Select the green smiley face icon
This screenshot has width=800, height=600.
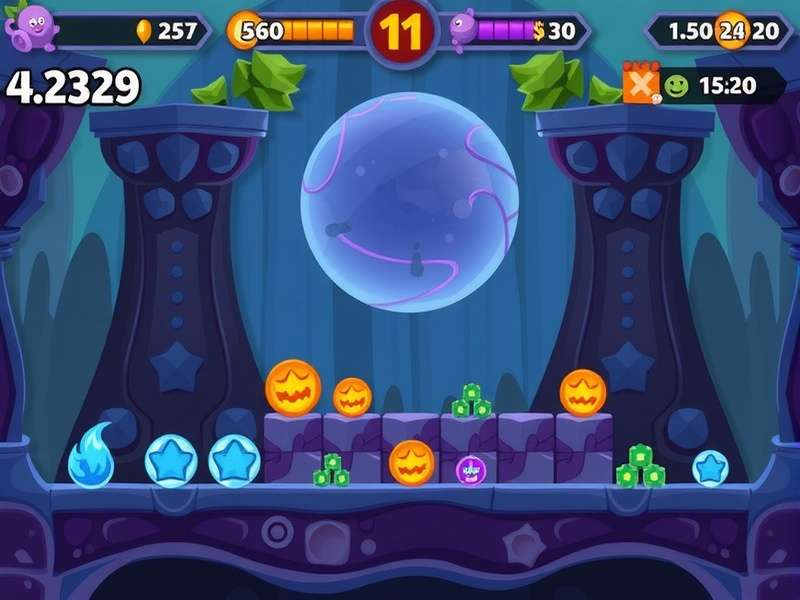pyautogui.click(x=677, y=86)
